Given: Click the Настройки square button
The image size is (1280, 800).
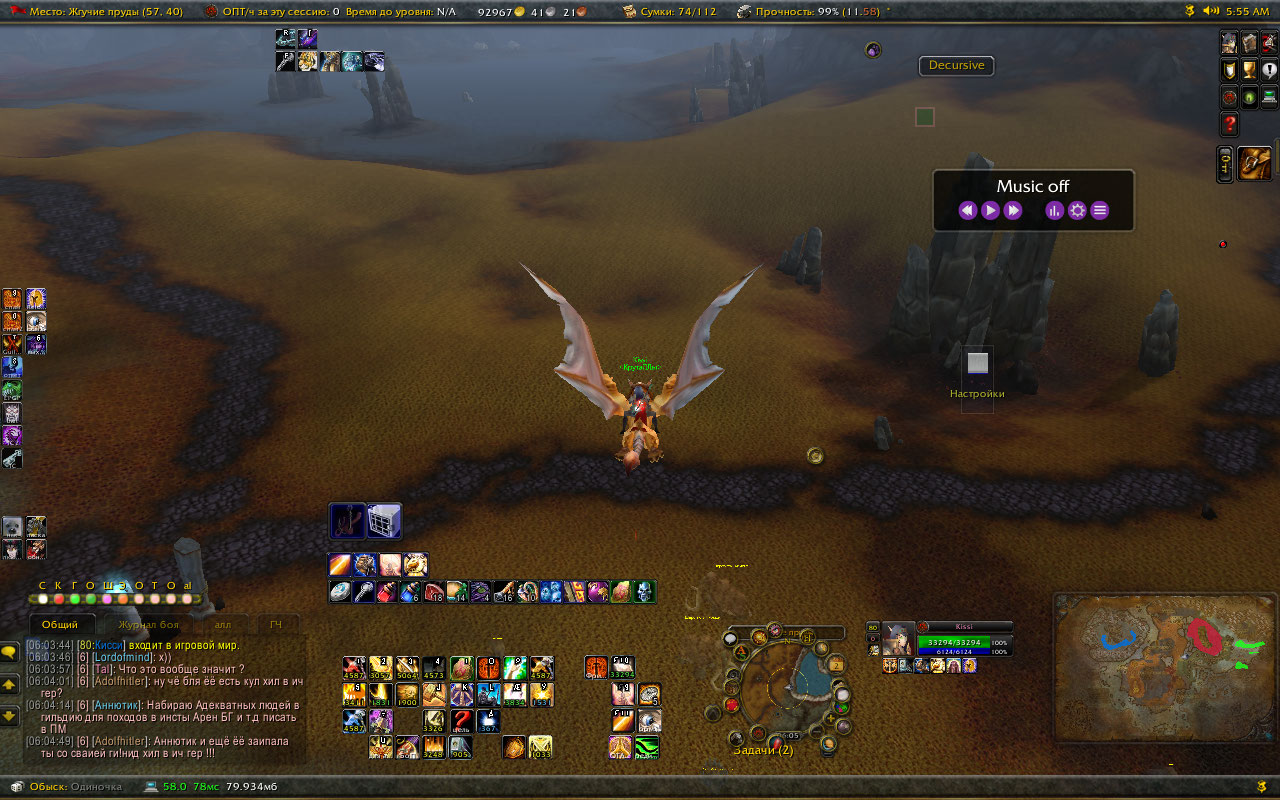Looking at the screenshot, I should (x=978, y=363).
